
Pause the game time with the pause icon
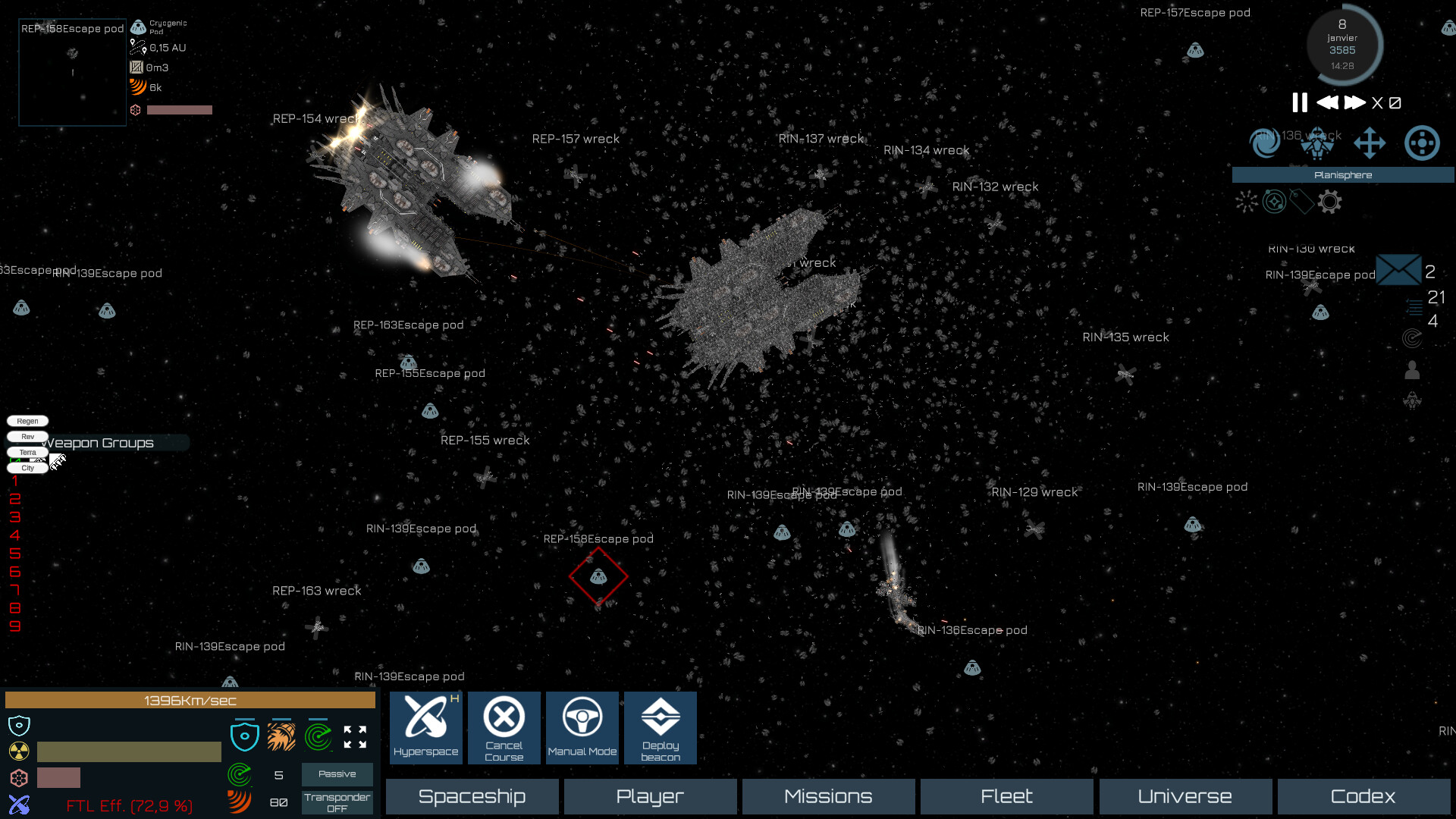click(1299, 102)
